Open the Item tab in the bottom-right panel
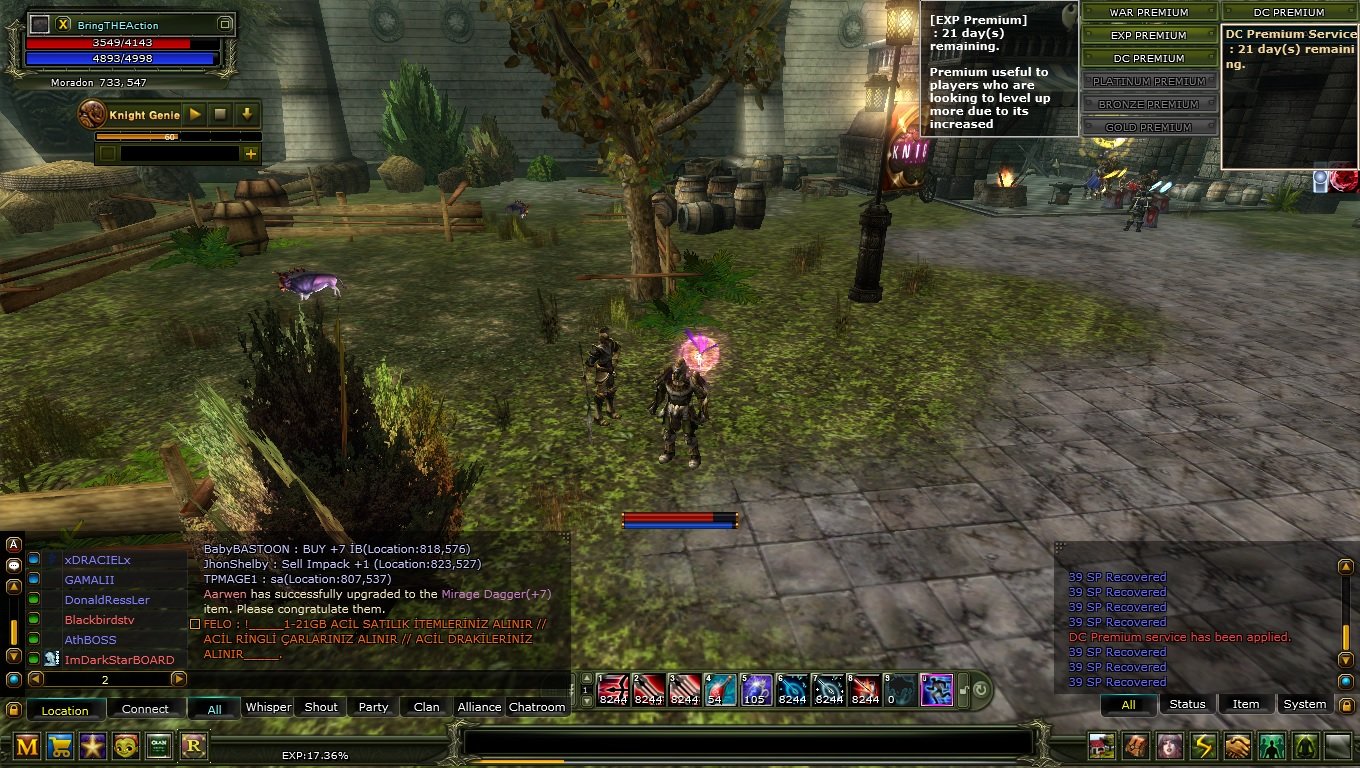Image resolution: width=1360 pixels, height=768 pixels. pos(1245,703)
